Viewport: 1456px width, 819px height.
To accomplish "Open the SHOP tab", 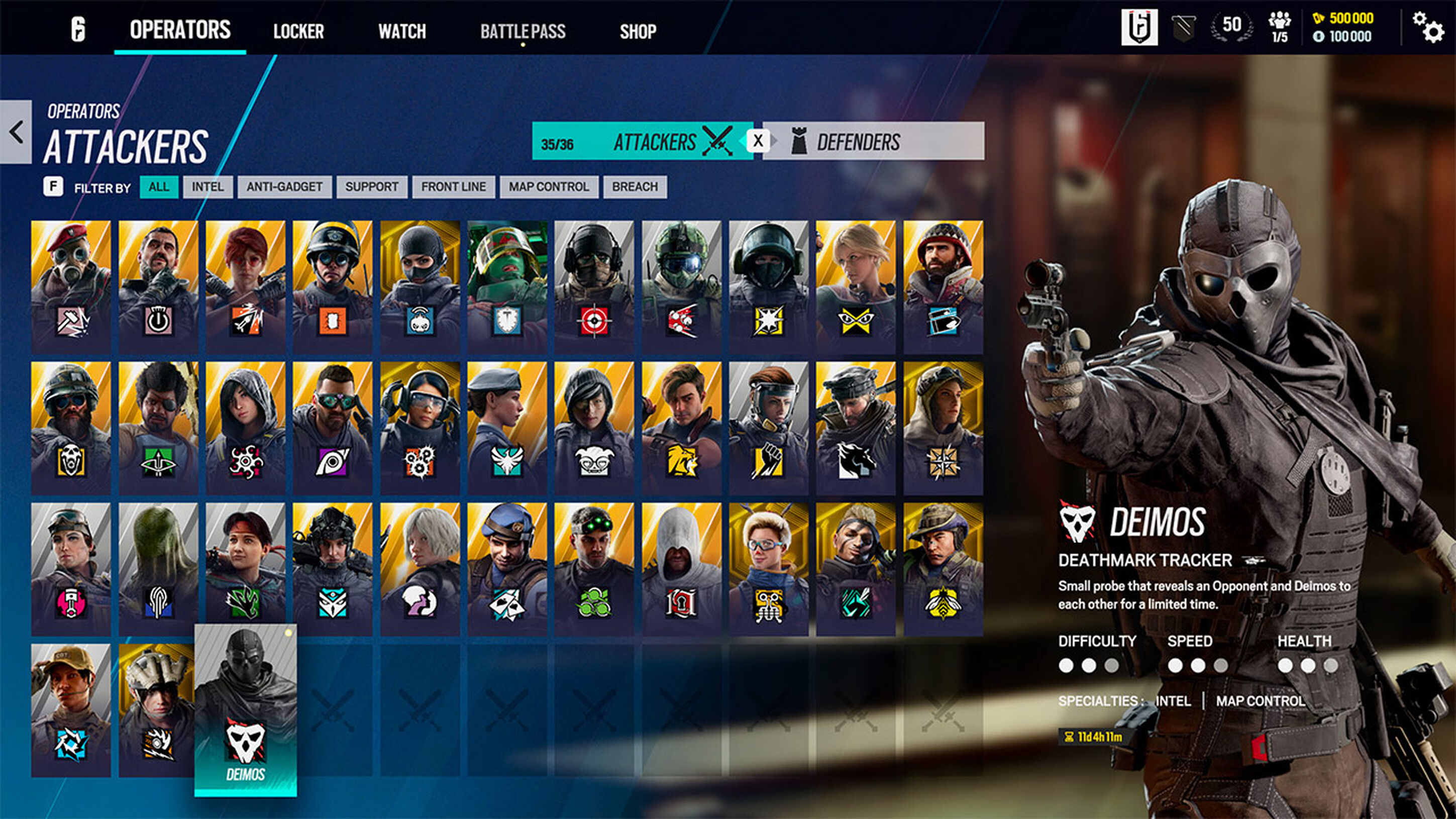I will point(638,31).
